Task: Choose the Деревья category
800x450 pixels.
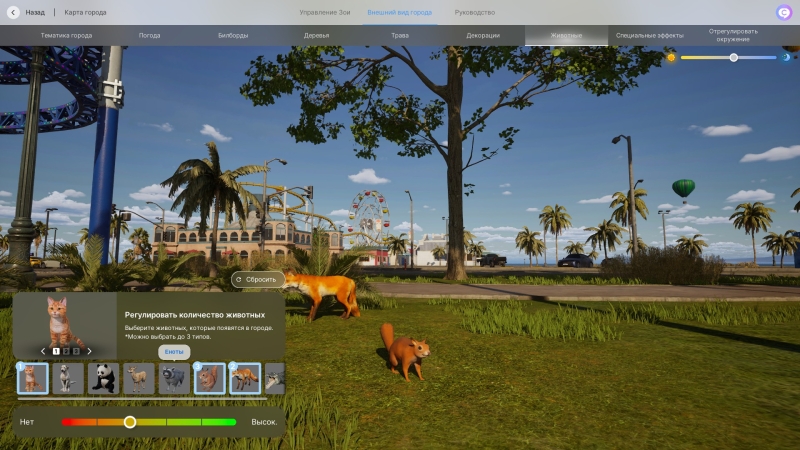Action: pyautogui.click(x=316, y=35)
